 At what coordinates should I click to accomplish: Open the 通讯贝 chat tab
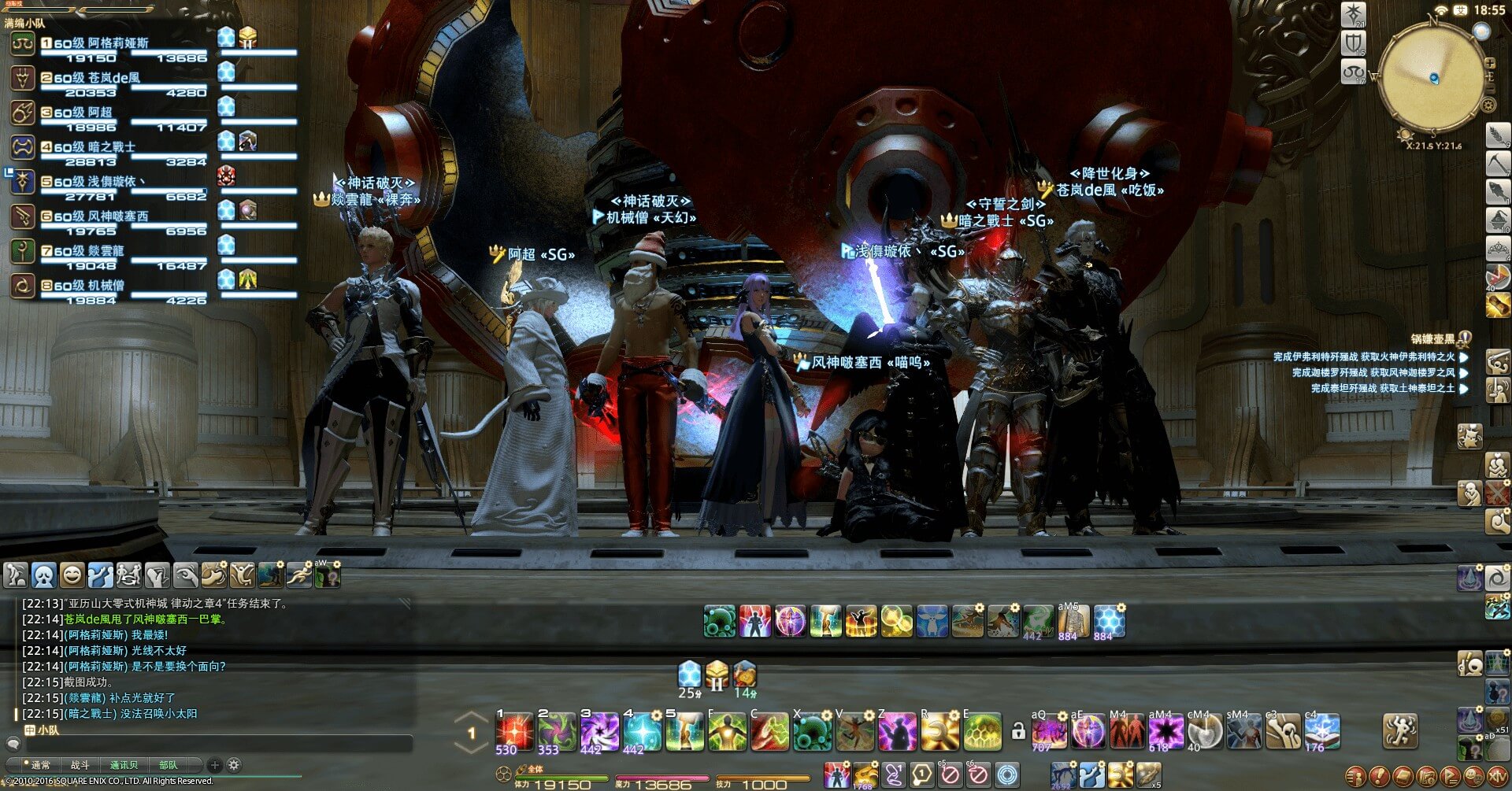[124, 765]
